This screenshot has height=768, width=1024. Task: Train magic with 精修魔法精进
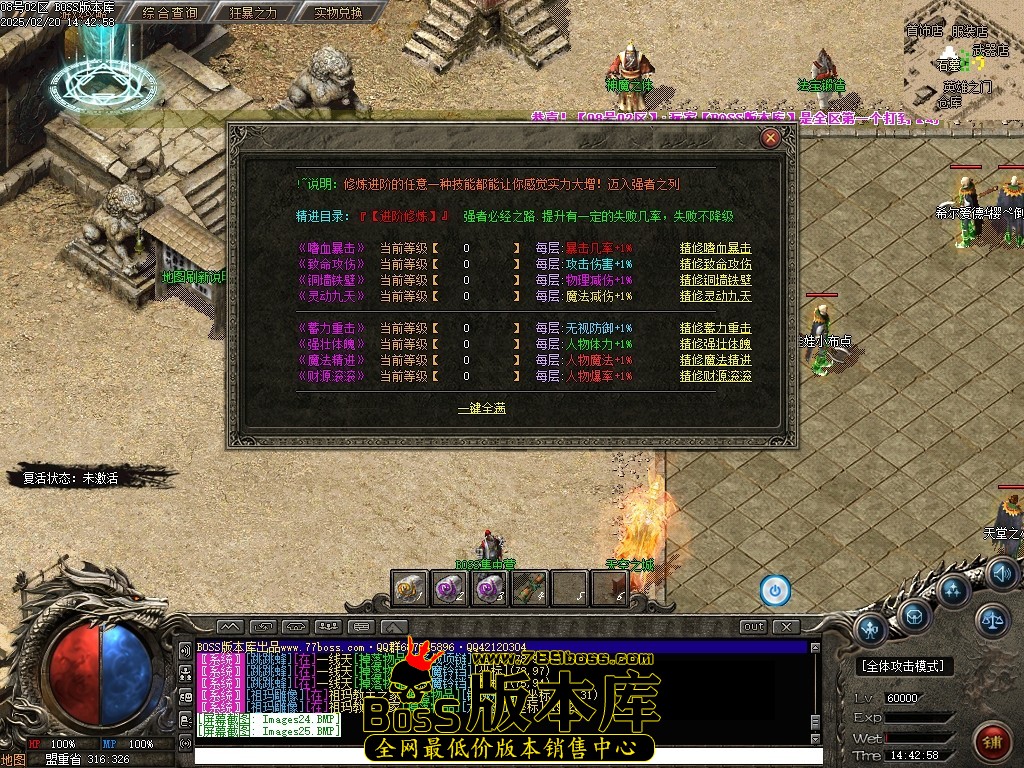point(715,360)
